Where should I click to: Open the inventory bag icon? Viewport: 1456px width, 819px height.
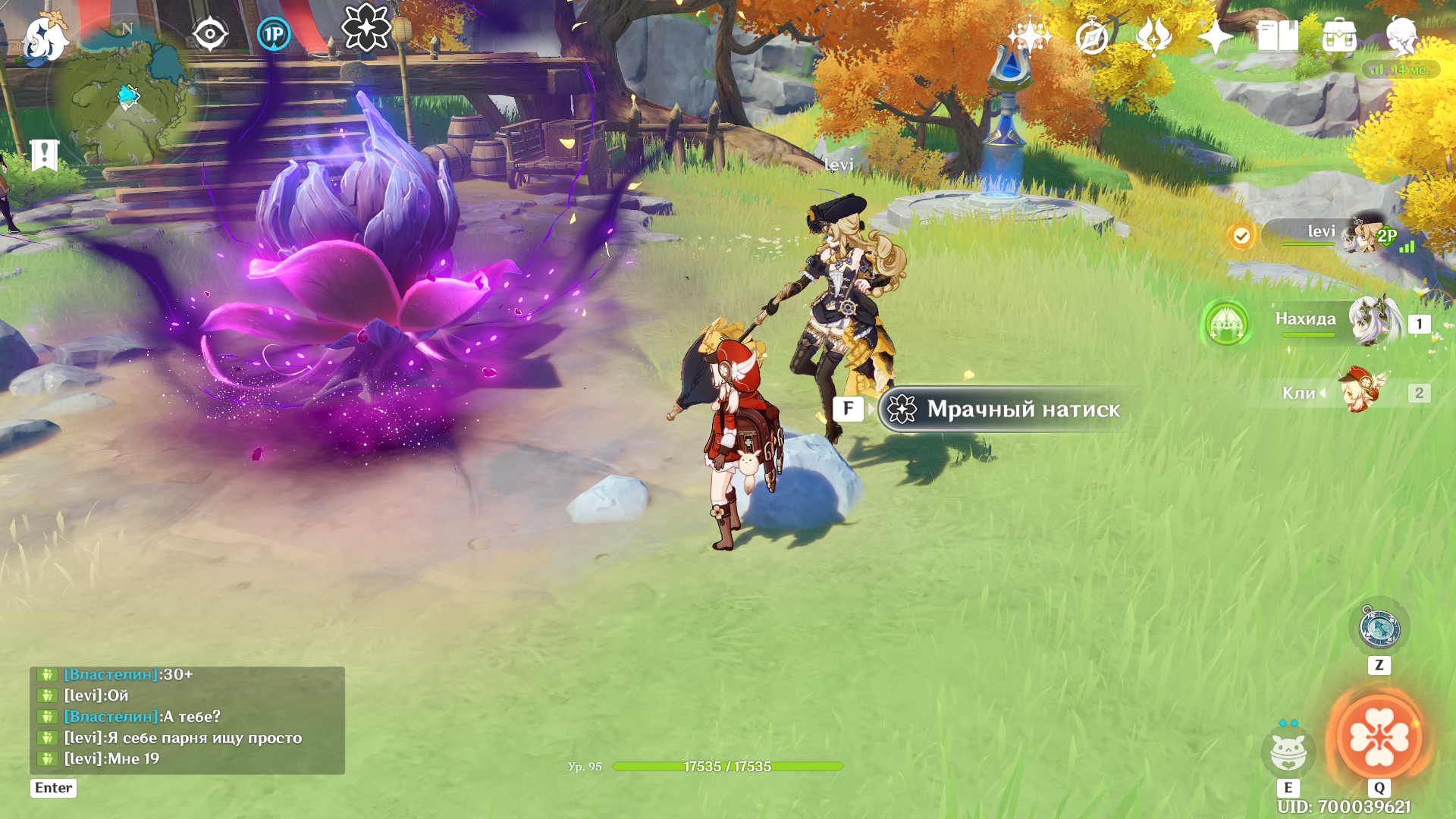[x=1339, y=36]
